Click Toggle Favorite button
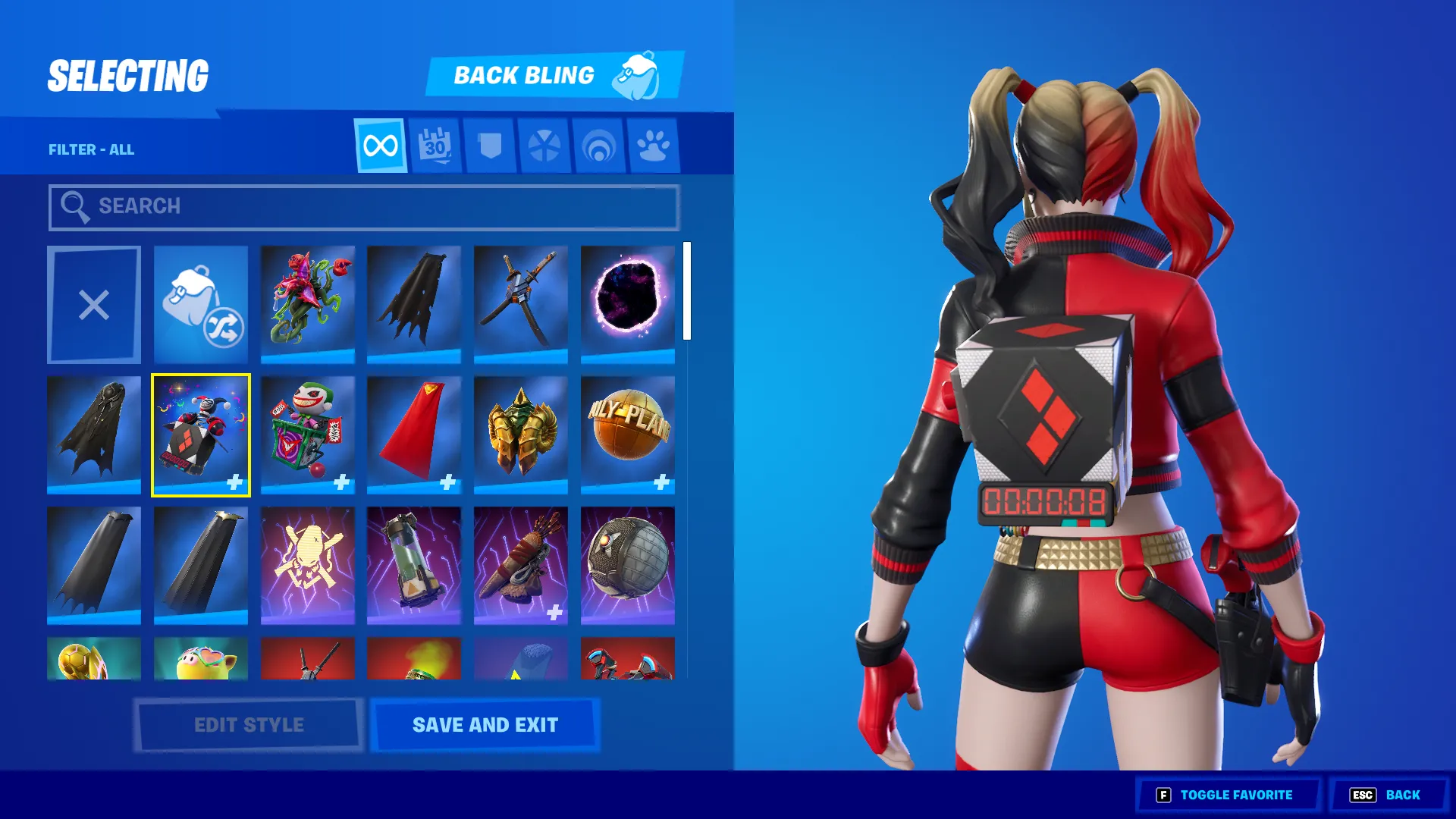Image resolution: width=1456 pixels, height=819 pixels. (1225, 795)
